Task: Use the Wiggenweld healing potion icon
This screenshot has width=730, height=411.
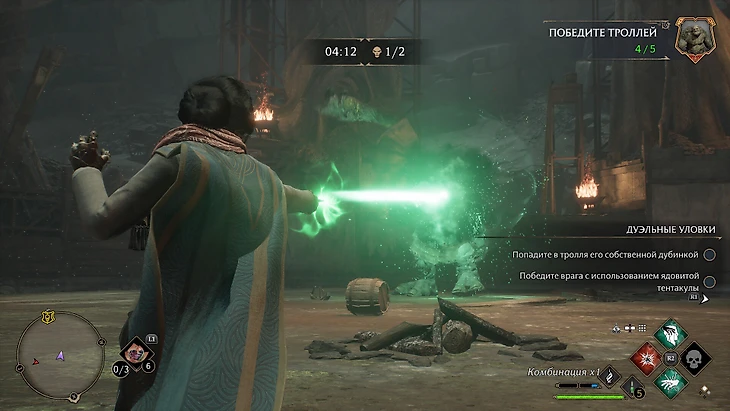Action: coord(632,387)
